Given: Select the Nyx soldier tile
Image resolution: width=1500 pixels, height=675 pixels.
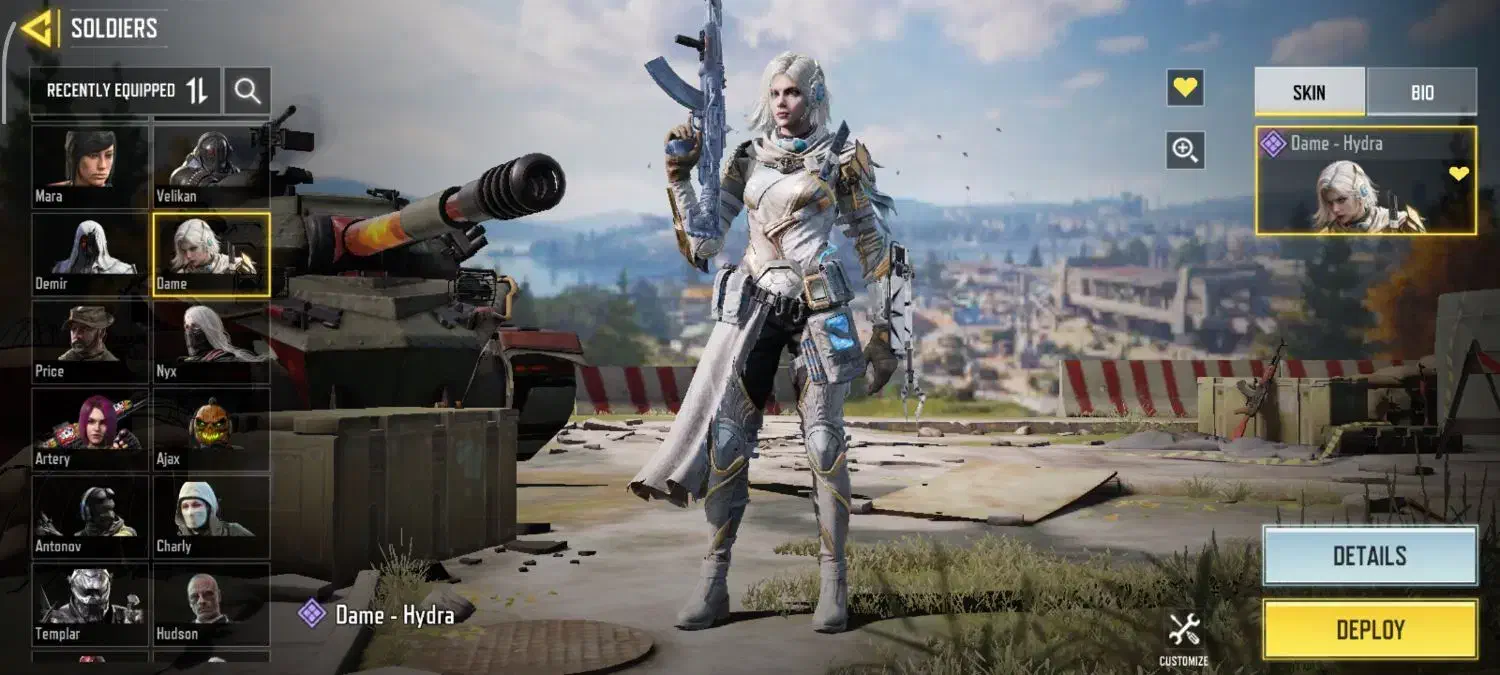Looking at the screenshot, I should (211, 342).
